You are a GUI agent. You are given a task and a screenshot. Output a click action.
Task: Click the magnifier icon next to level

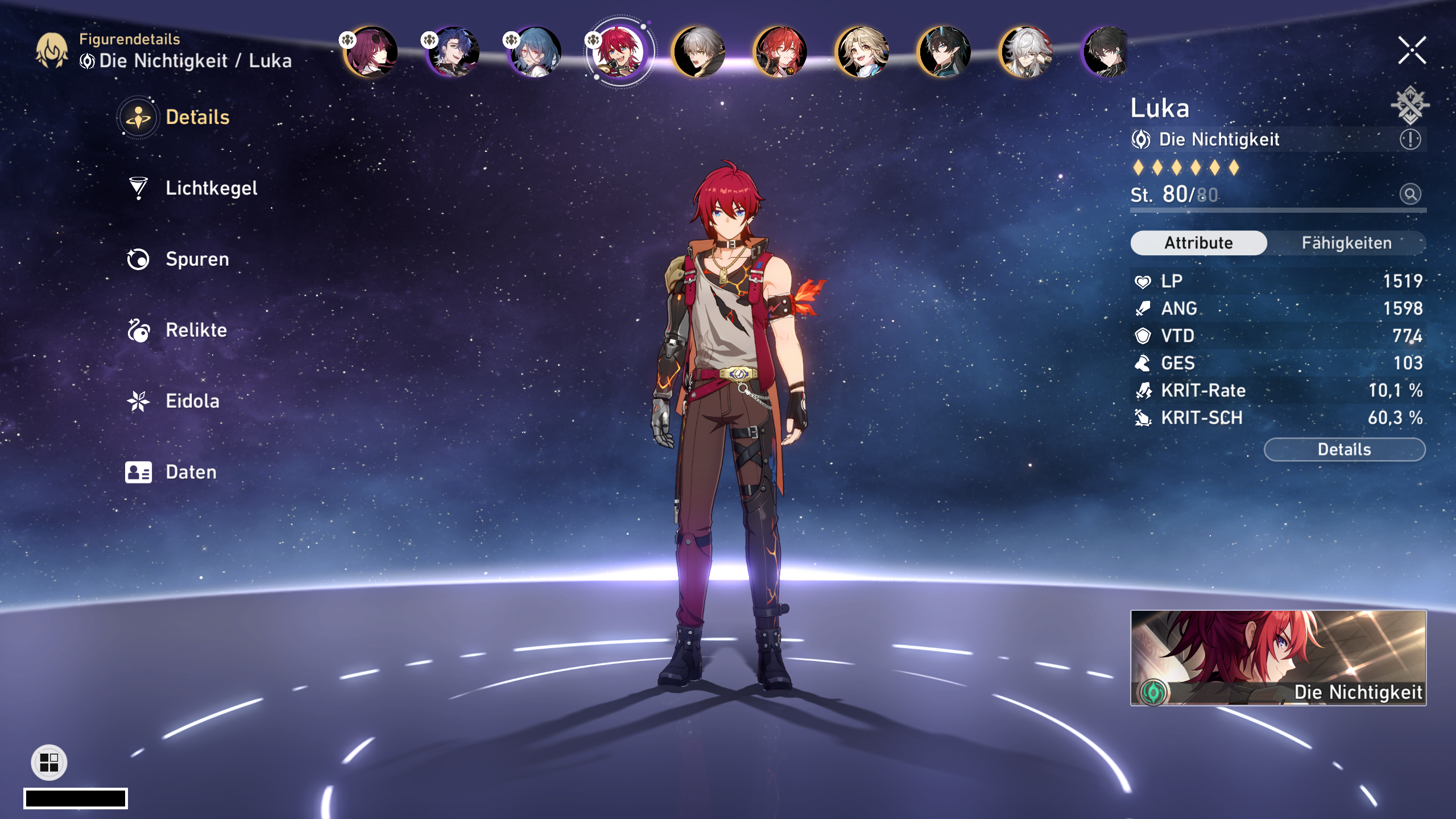point(1410,195)
